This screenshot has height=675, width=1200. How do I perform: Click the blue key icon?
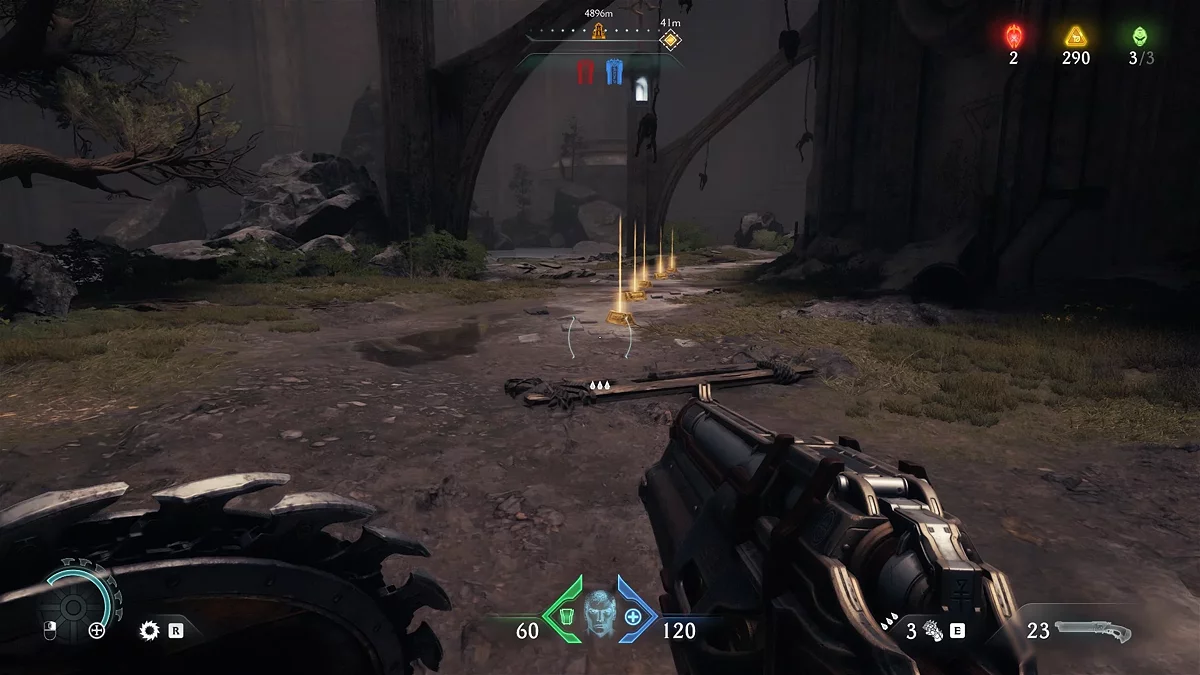point(614,73)
